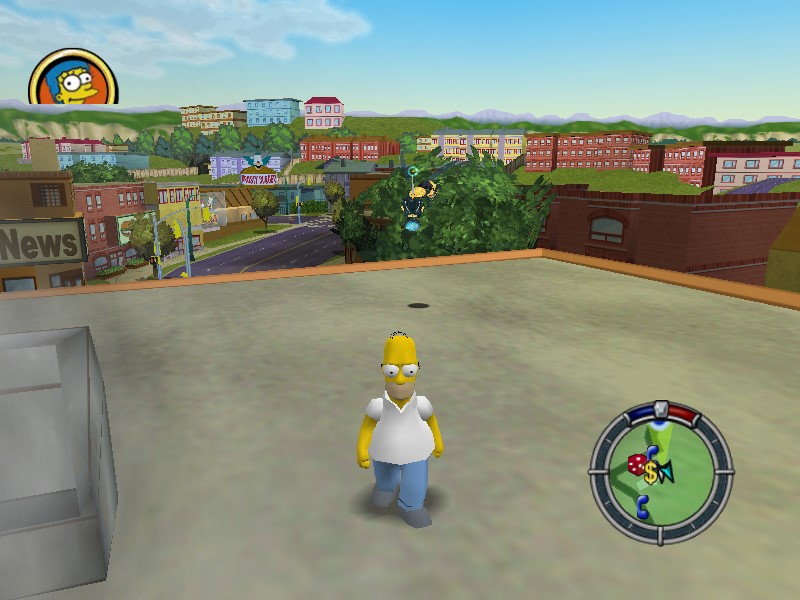Image resolution: width=800 pixels, height=600 pixels.
Task: Click the Marge portrait icon
Action: coord(72,78)
